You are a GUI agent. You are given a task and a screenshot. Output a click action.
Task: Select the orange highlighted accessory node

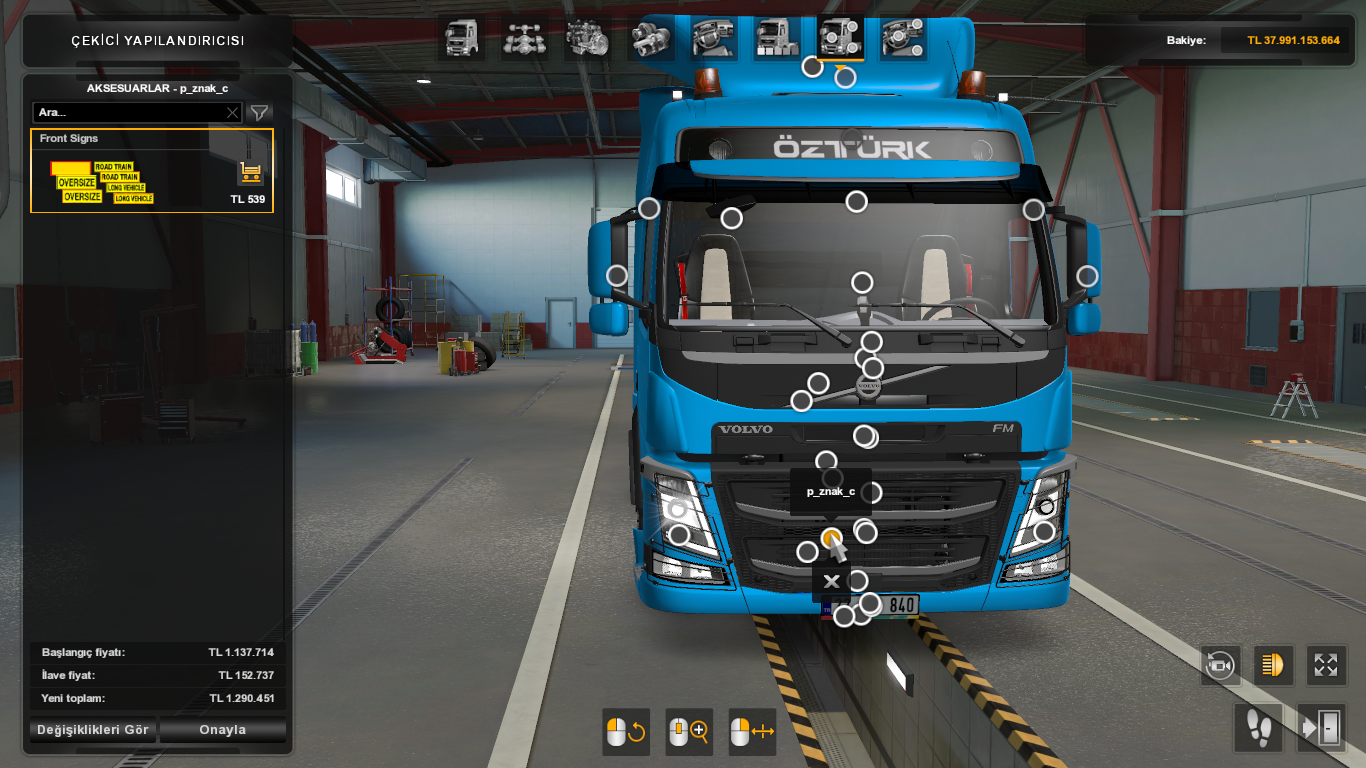[831, 539]
